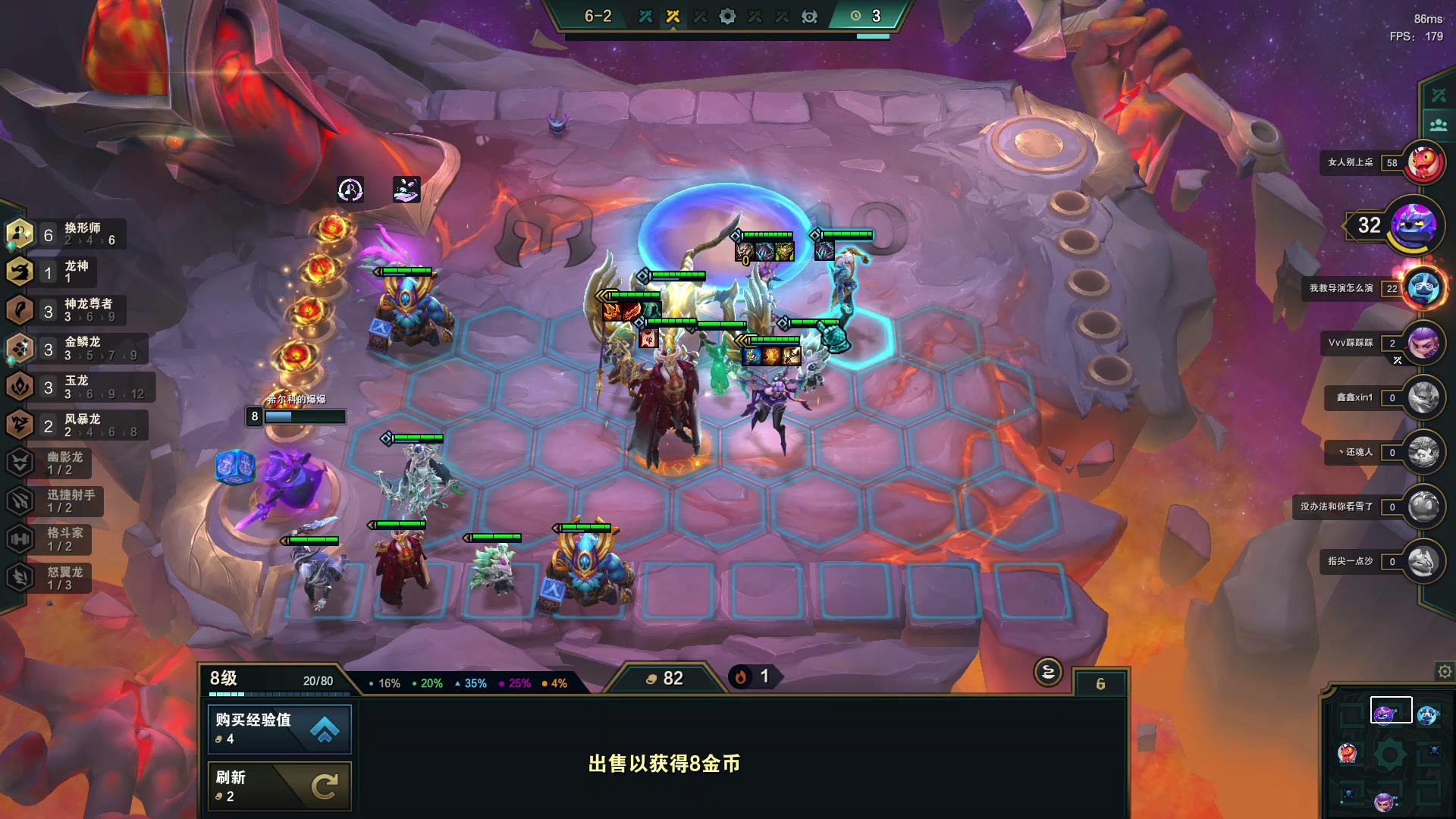Scout player 我教导演怎么演
This screenshot has width=1456, height=819.
click(1423, 288)
